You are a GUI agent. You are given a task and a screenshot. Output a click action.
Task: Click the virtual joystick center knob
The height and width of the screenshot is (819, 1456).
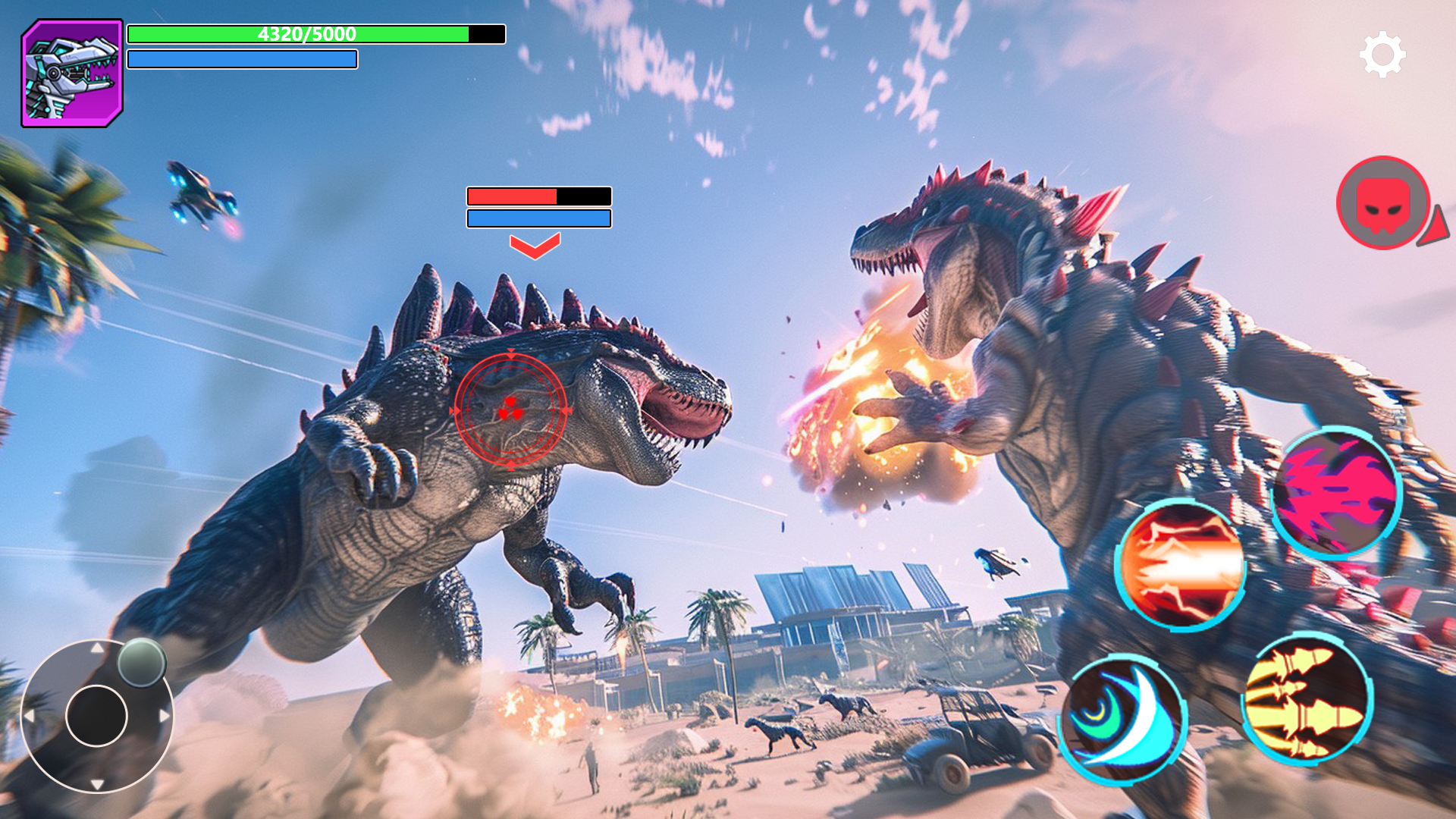96,716
